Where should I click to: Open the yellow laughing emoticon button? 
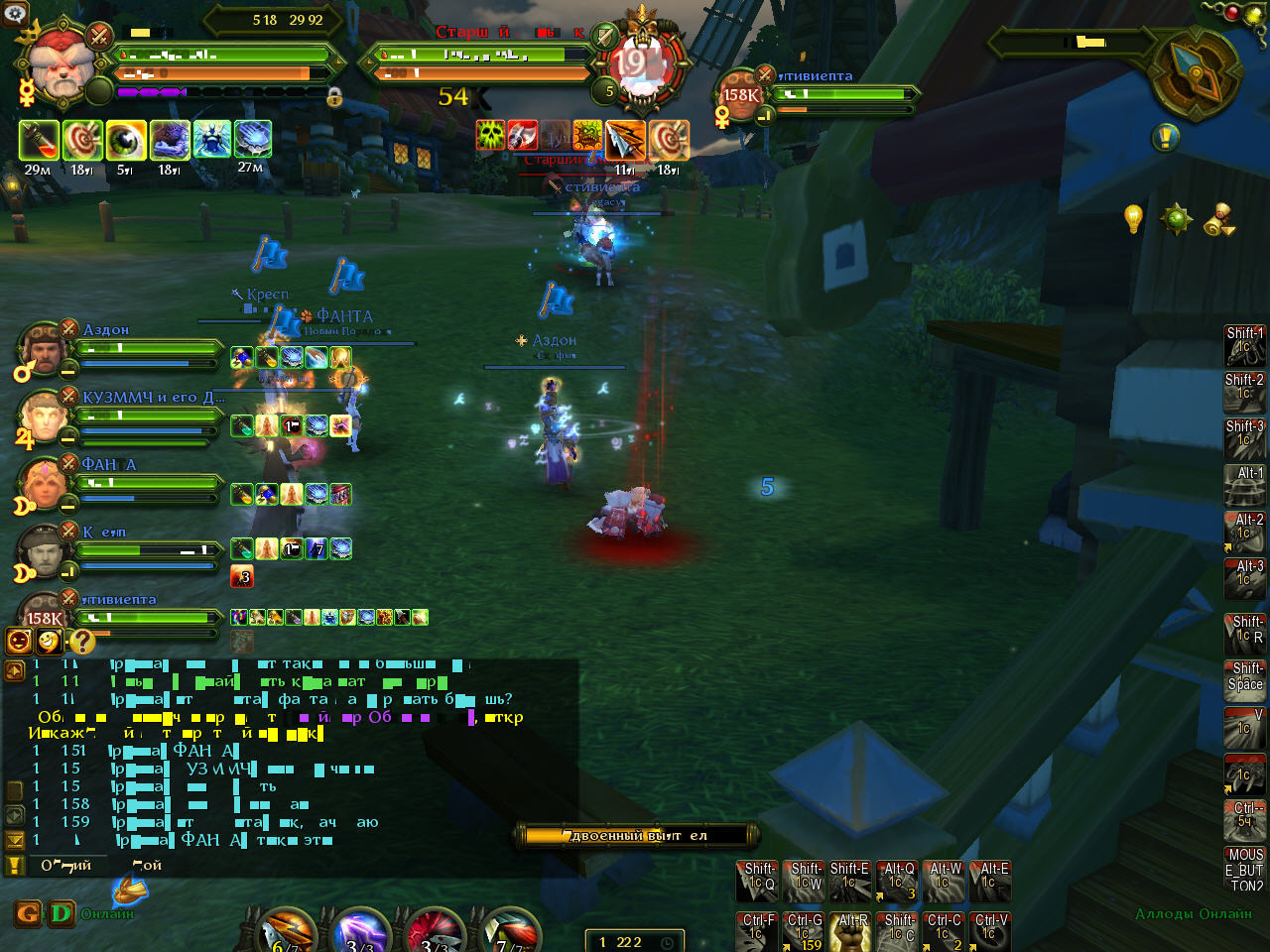click(50, 642)
